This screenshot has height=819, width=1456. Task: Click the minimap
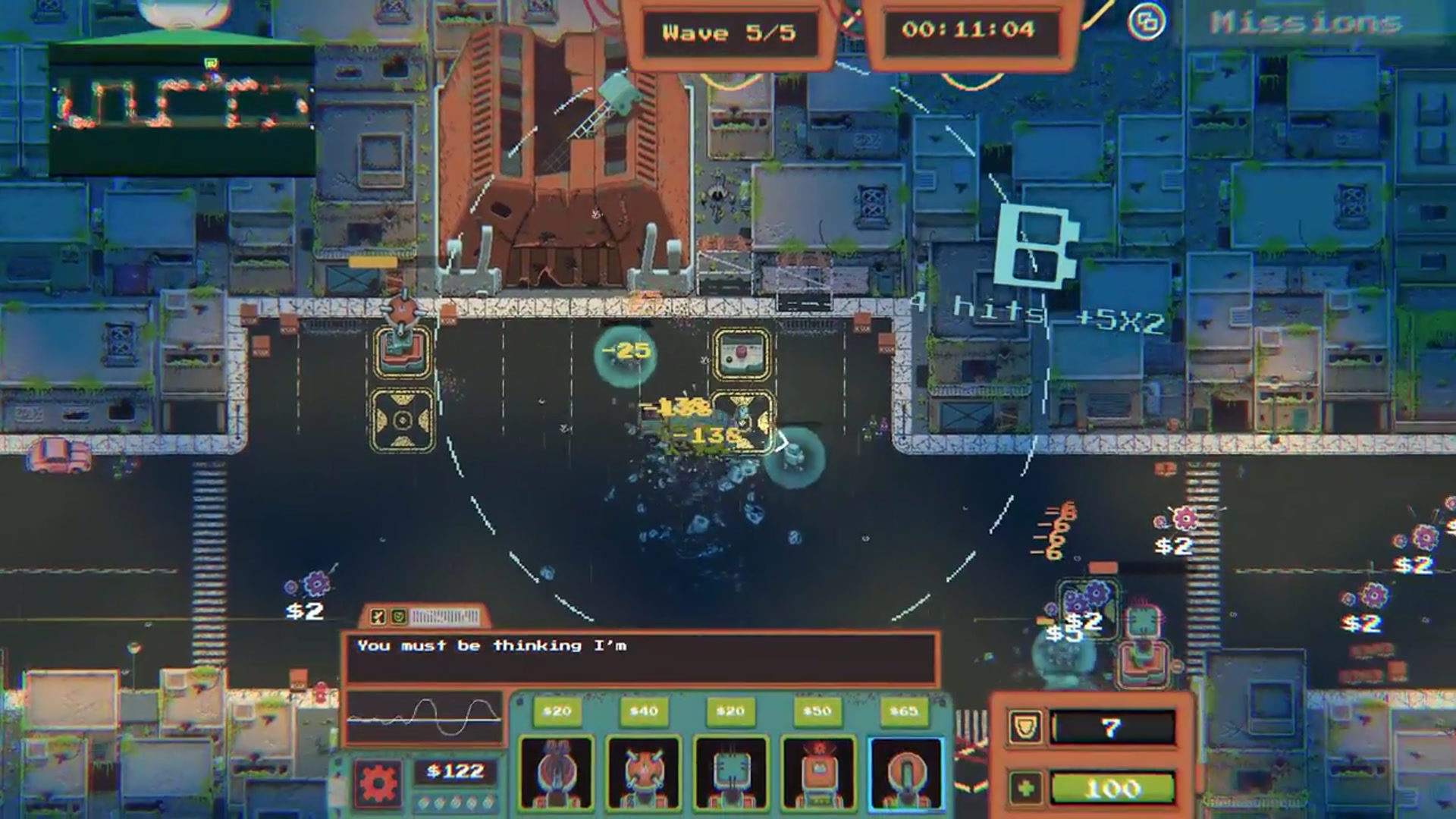[182, 106]
